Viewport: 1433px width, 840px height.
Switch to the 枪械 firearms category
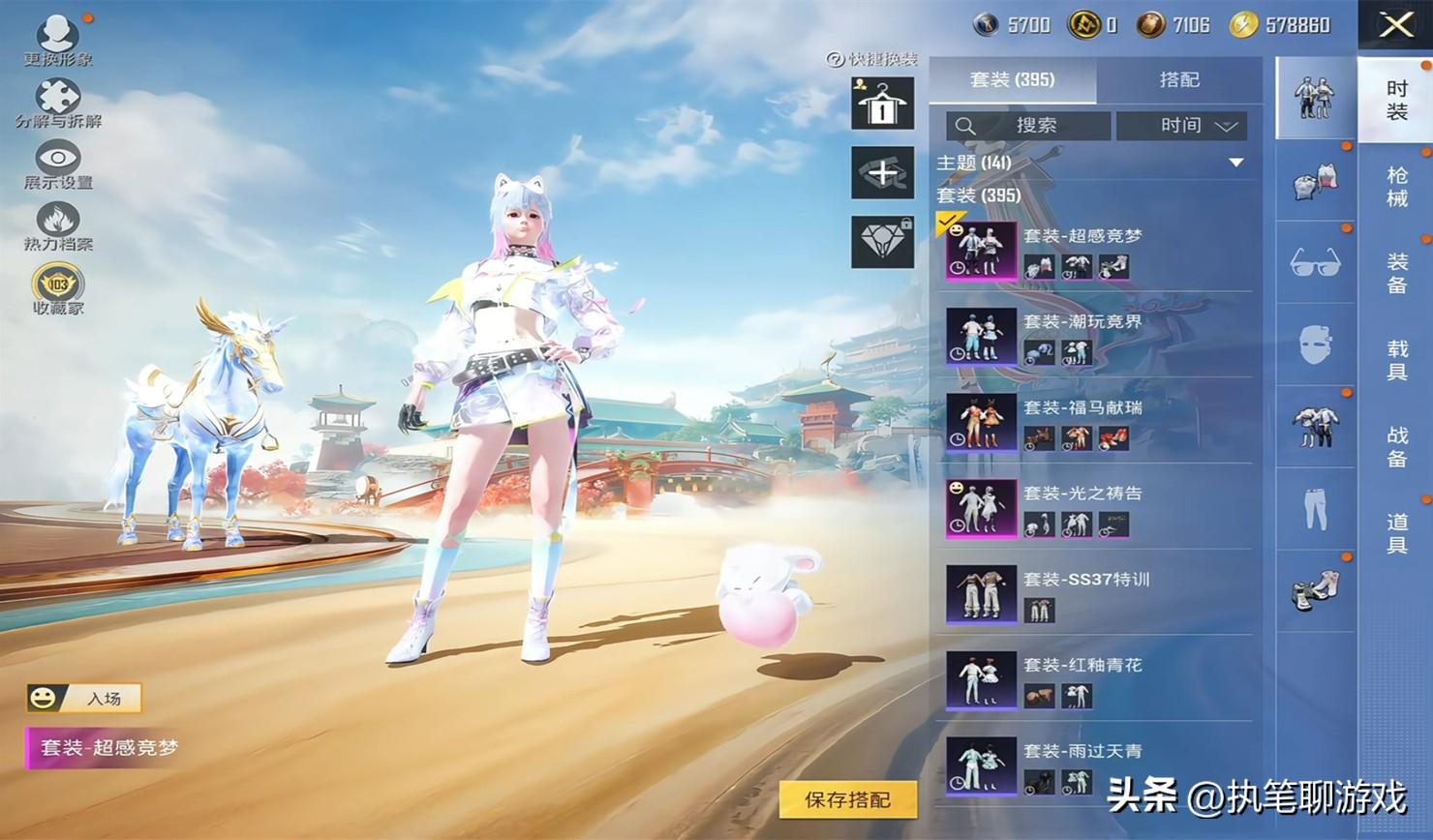click(1396, 187)
